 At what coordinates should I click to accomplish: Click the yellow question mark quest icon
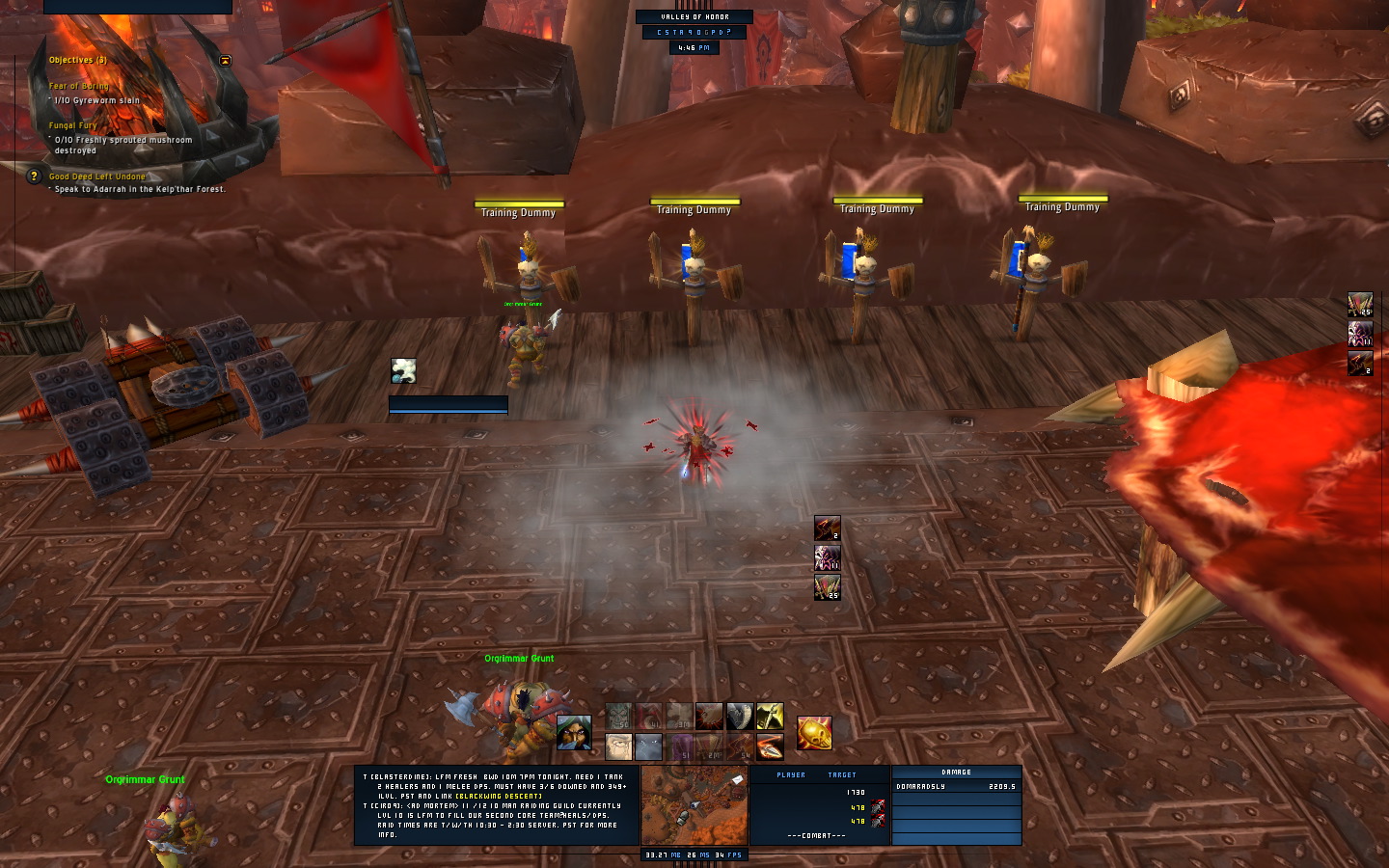point(35,176)
